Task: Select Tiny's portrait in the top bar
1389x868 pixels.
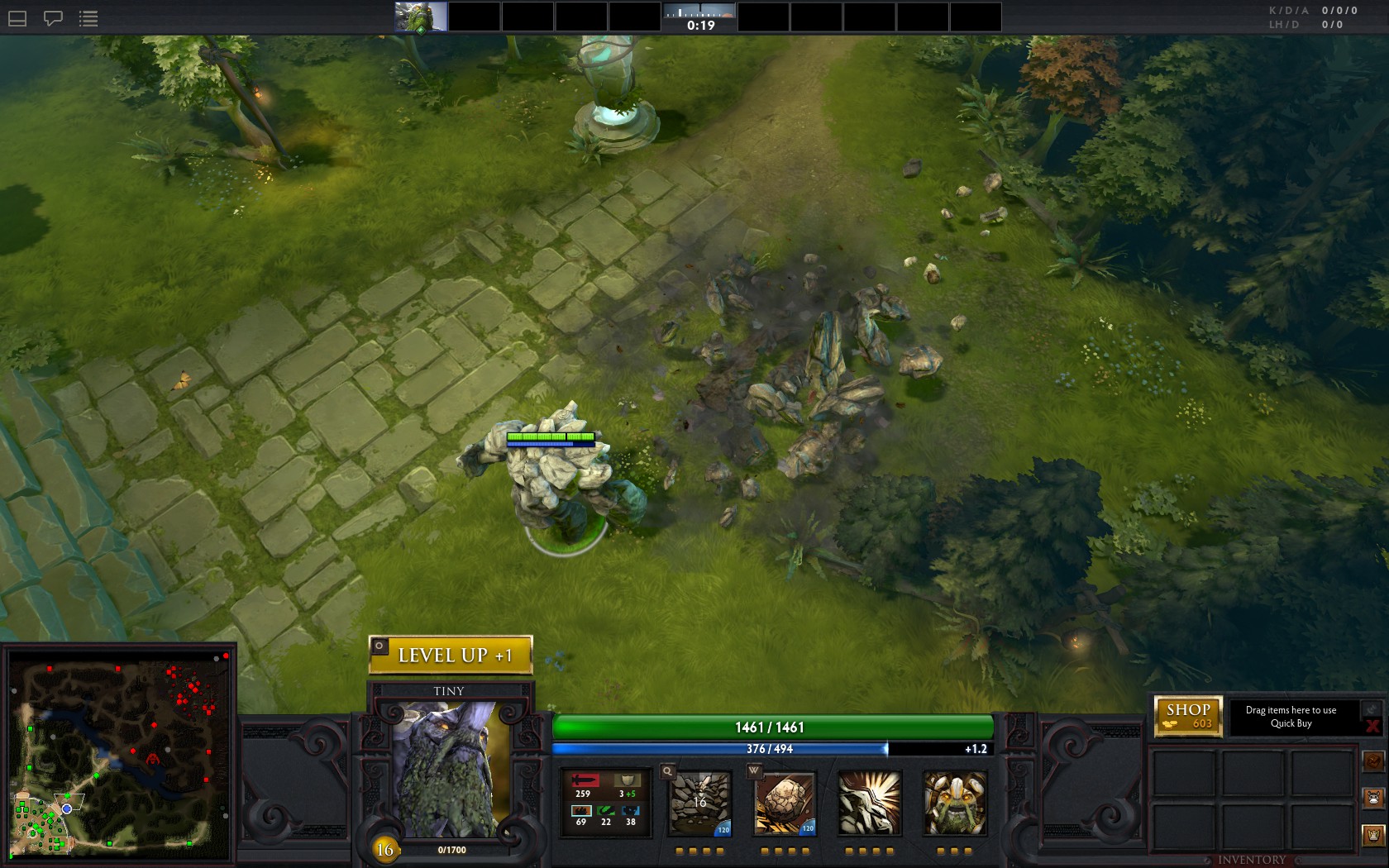Action: [421, 17]
